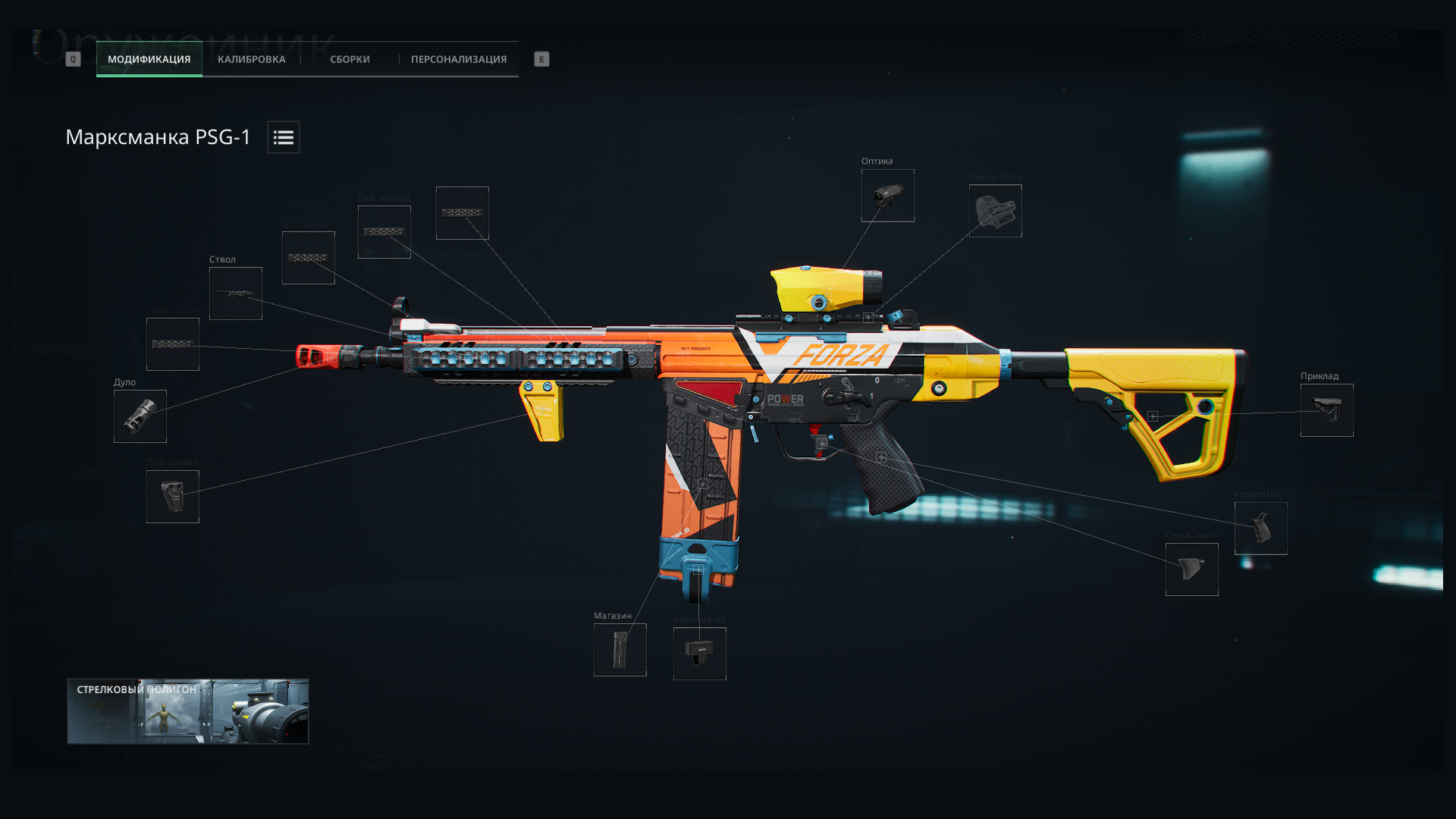
Task: Go to the Персонализация tab
Action: (x=458, y=59)
